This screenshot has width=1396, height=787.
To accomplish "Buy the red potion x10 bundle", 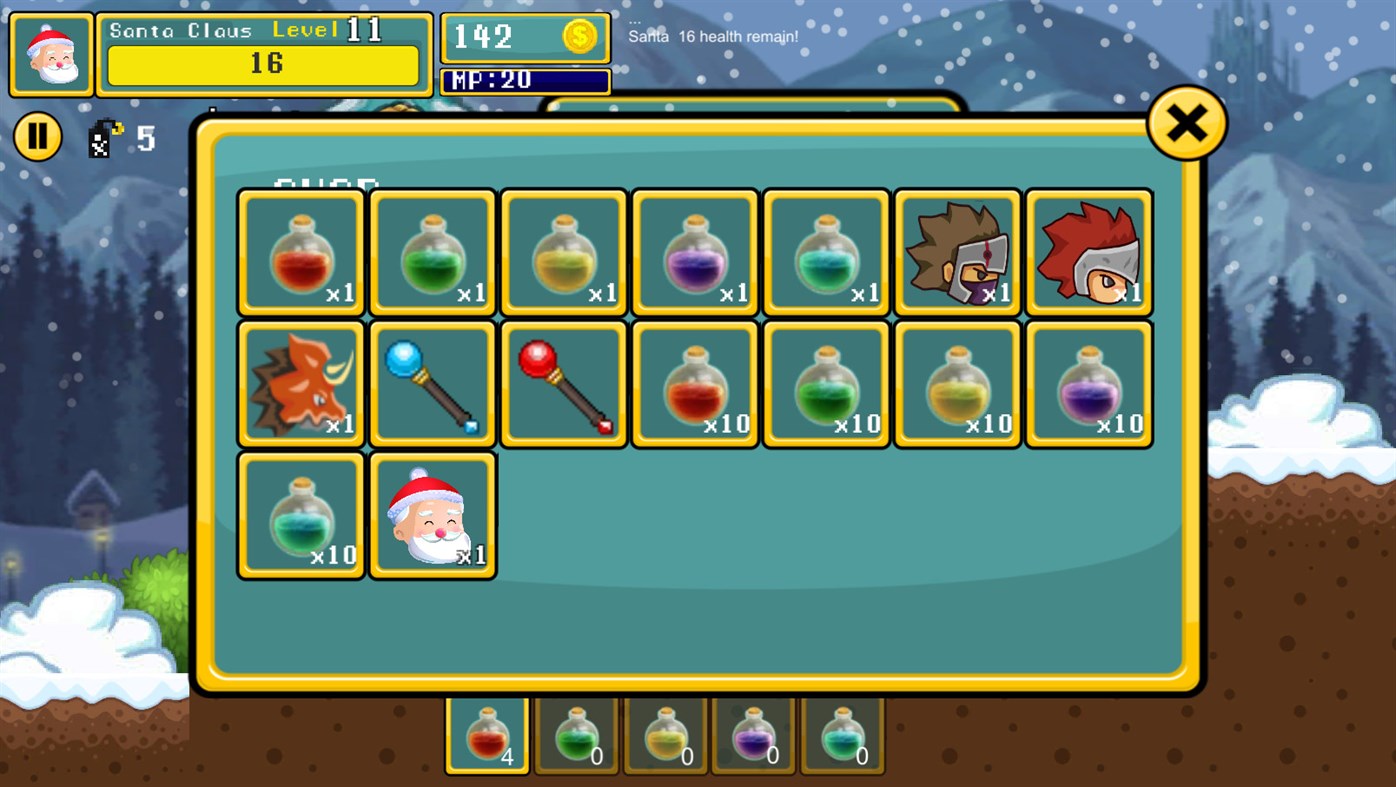I will click(693, 383).
